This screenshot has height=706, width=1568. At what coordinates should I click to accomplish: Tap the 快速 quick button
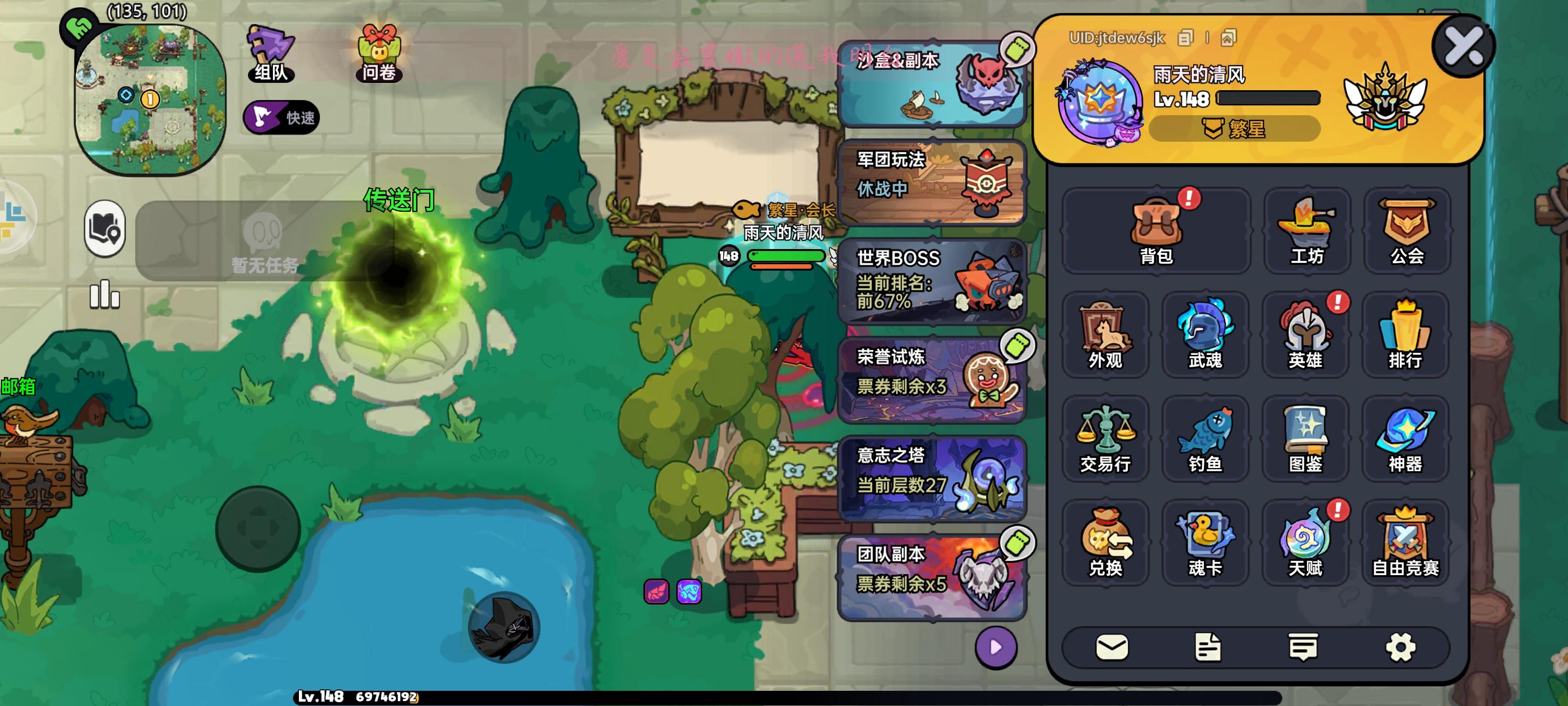point(281,117)
